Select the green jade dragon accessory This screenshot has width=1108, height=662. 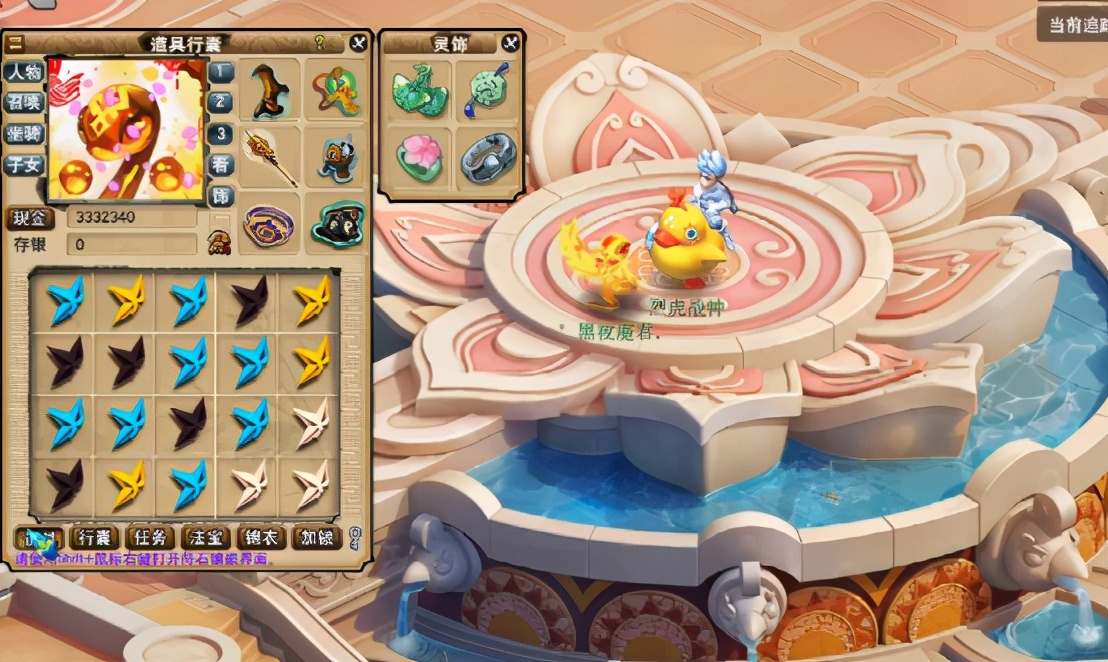coord(417,89)
